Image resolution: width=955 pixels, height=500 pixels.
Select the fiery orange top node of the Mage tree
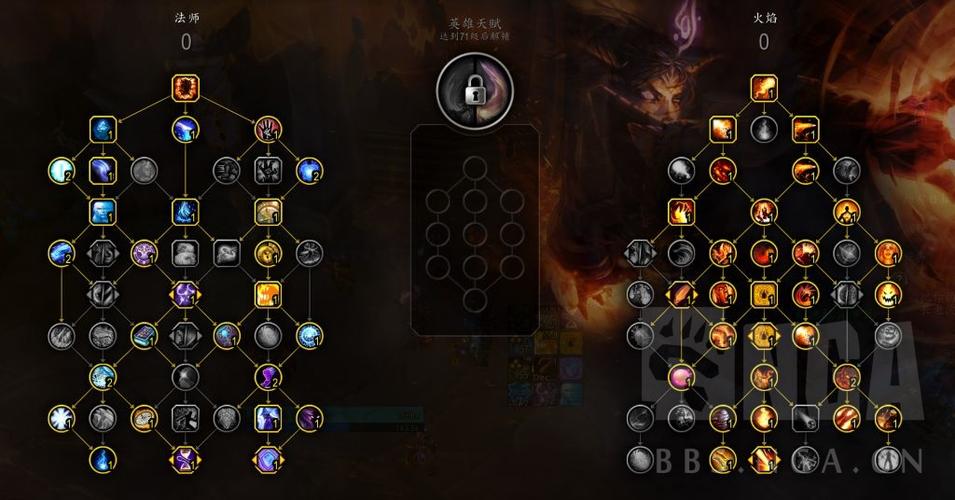click(186, 87)
